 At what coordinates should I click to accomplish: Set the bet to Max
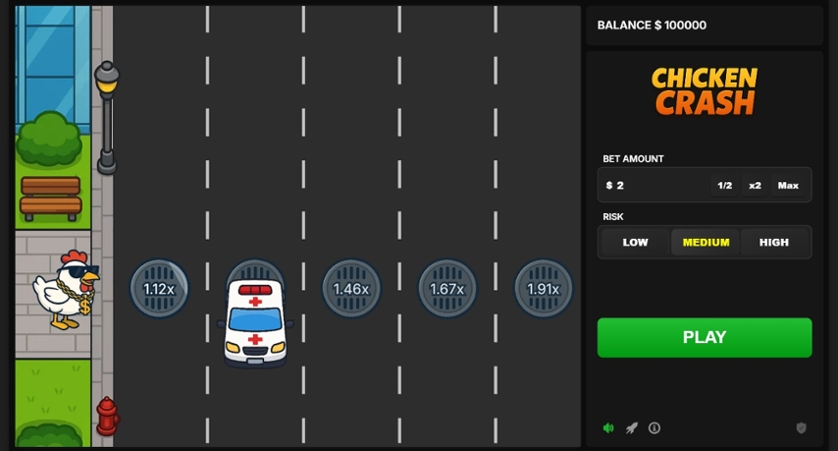[788, 185]
